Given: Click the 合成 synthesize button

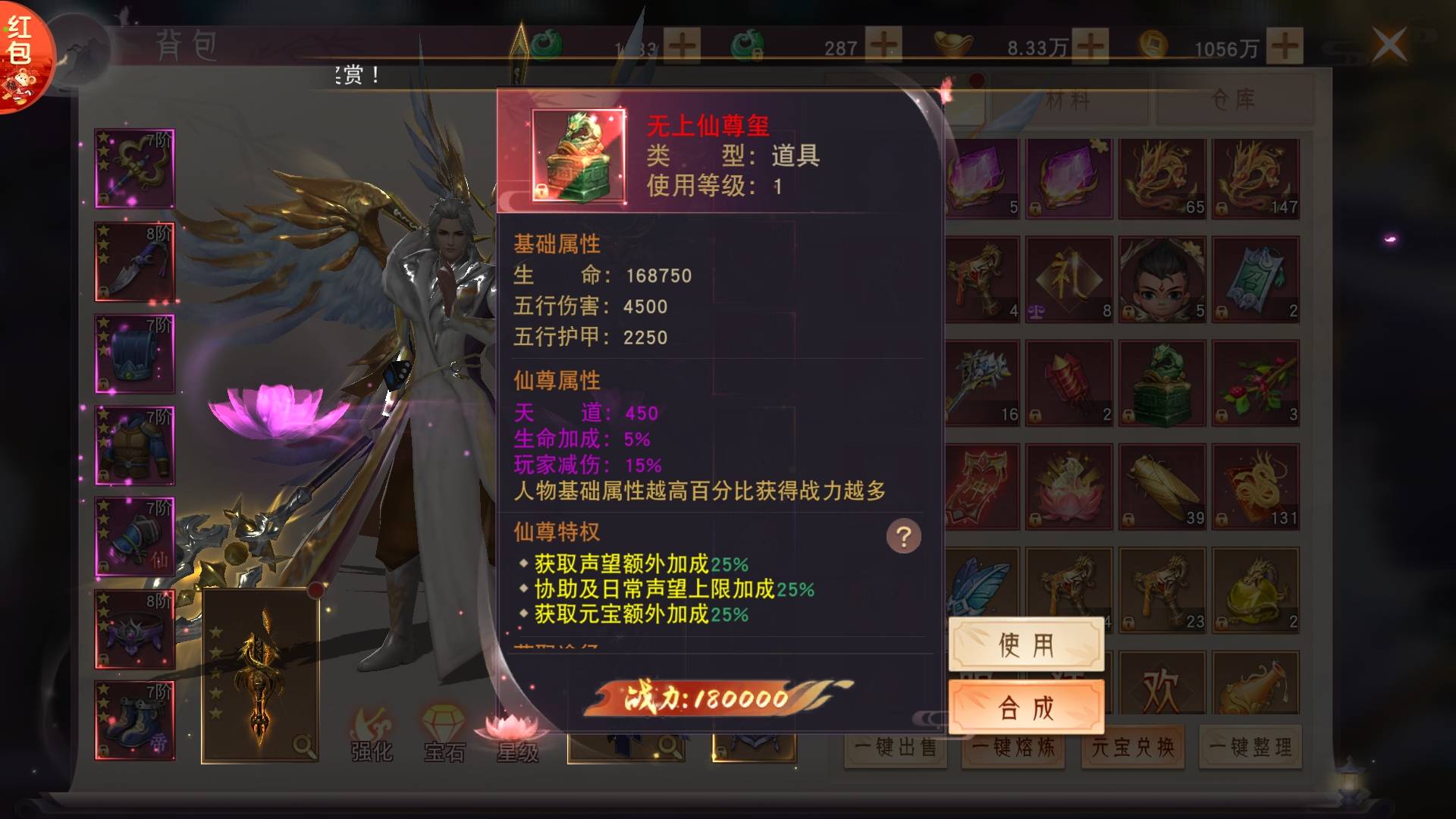Looking at the screenshot, I should click(1026, 708).
